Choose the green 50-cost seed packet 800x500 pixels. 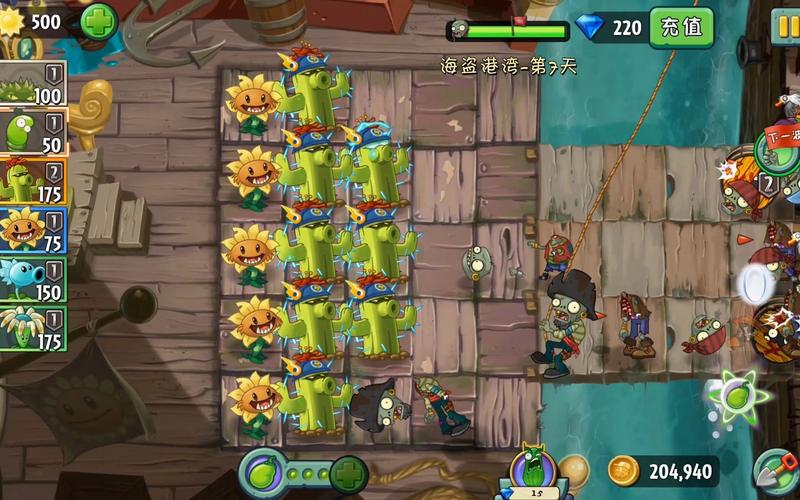33,133
